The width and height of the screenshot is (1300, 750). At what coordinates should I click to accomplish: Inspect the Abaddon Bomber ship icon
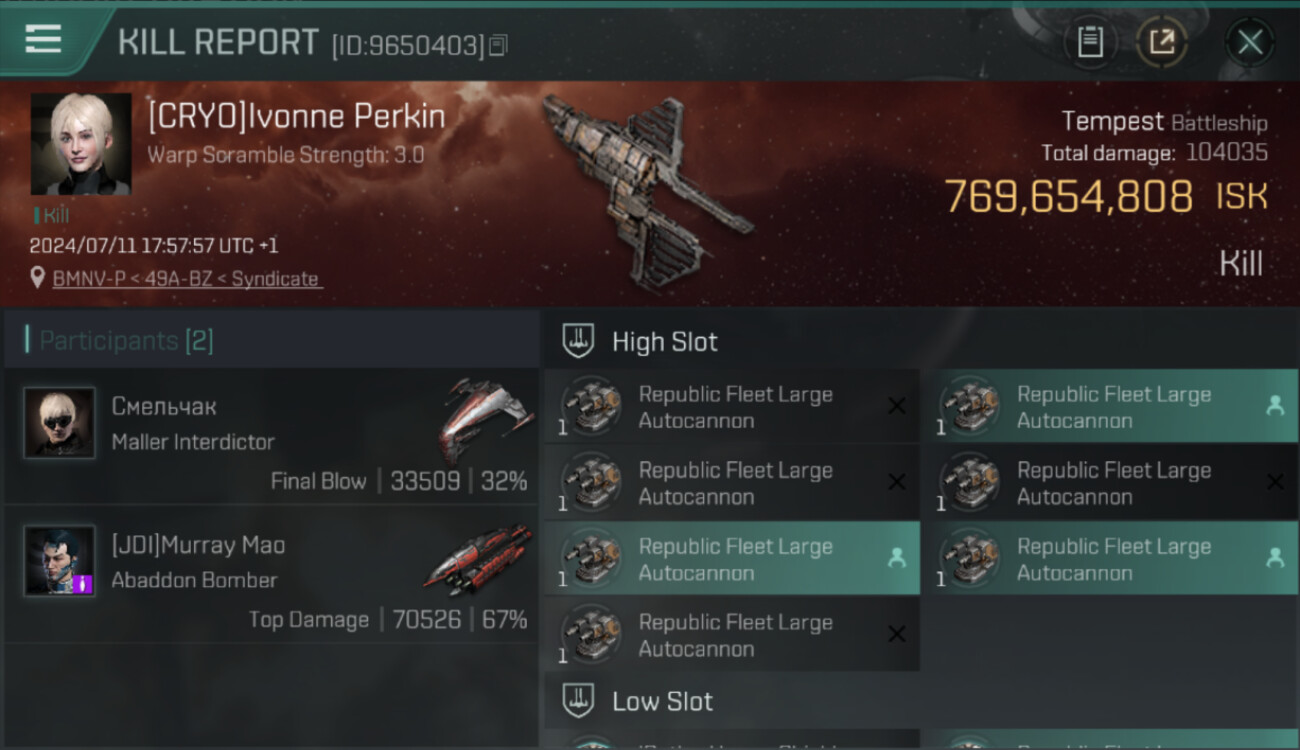pyautogui.click(x=479, y=558)
